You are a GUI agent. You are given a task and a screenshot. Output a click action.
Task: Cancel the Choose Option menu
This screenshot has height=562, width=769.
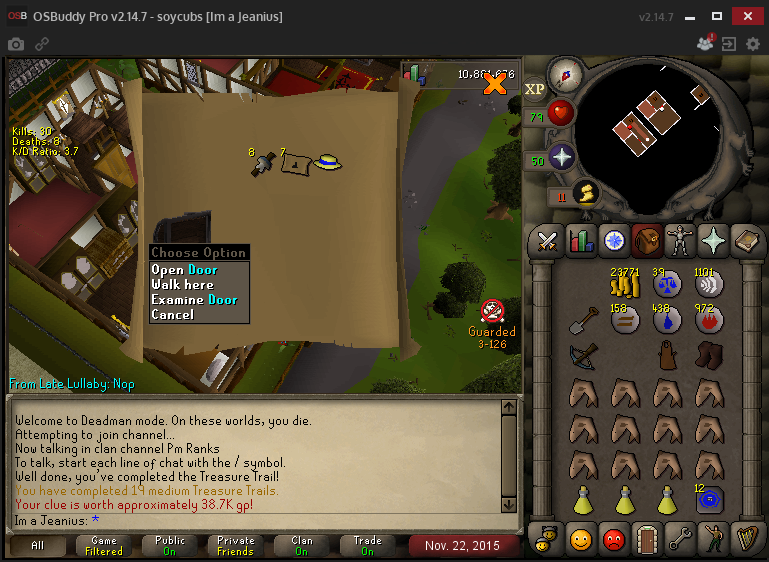pyautogui.click(x=172, y=315)
